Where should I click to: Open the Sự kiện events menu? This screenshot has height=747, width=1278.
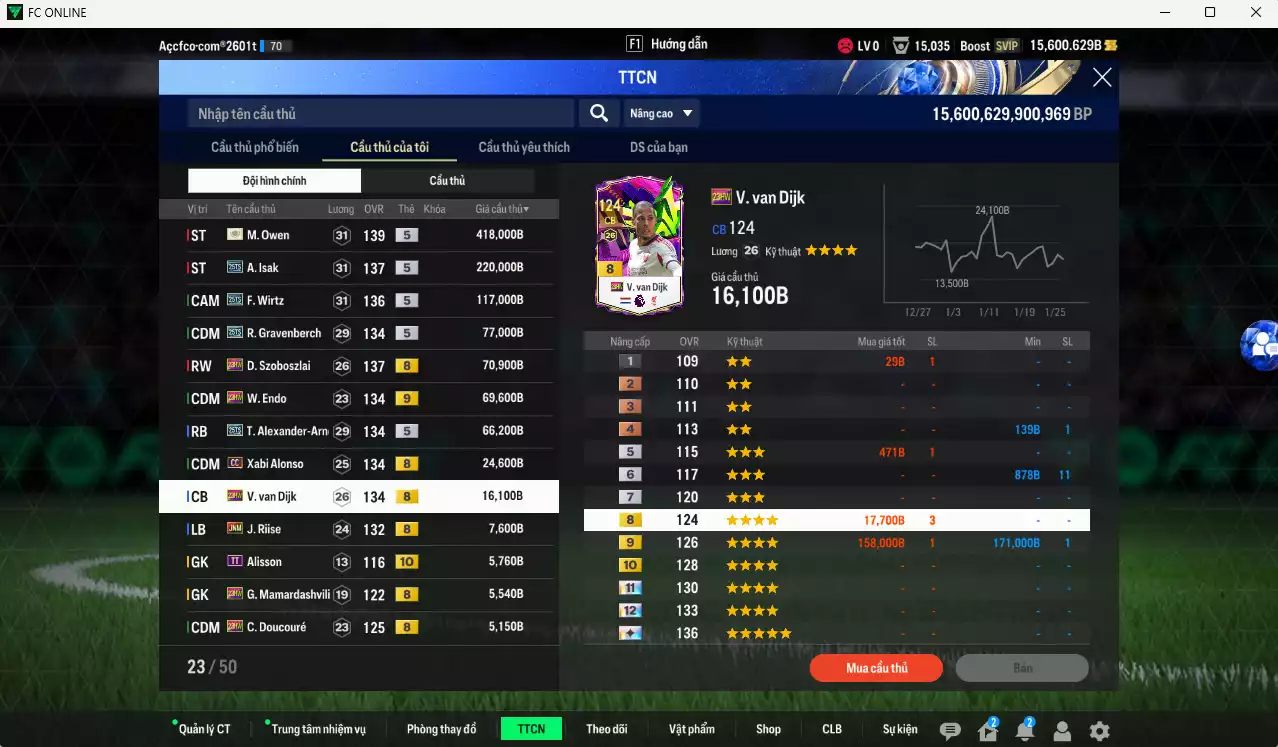pos(900,729)
